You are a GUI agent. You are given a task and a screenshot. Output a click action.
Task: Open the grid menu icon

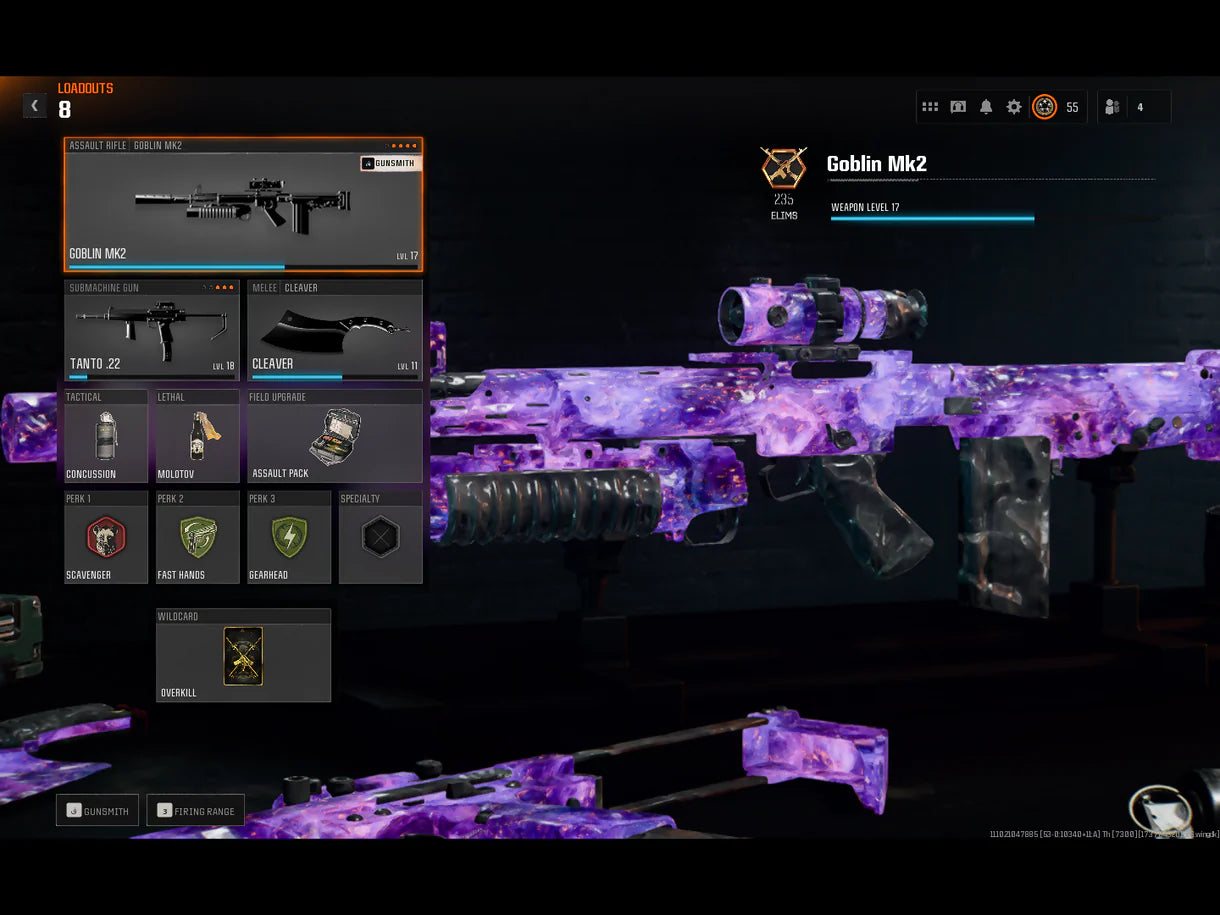pos(930,107)
